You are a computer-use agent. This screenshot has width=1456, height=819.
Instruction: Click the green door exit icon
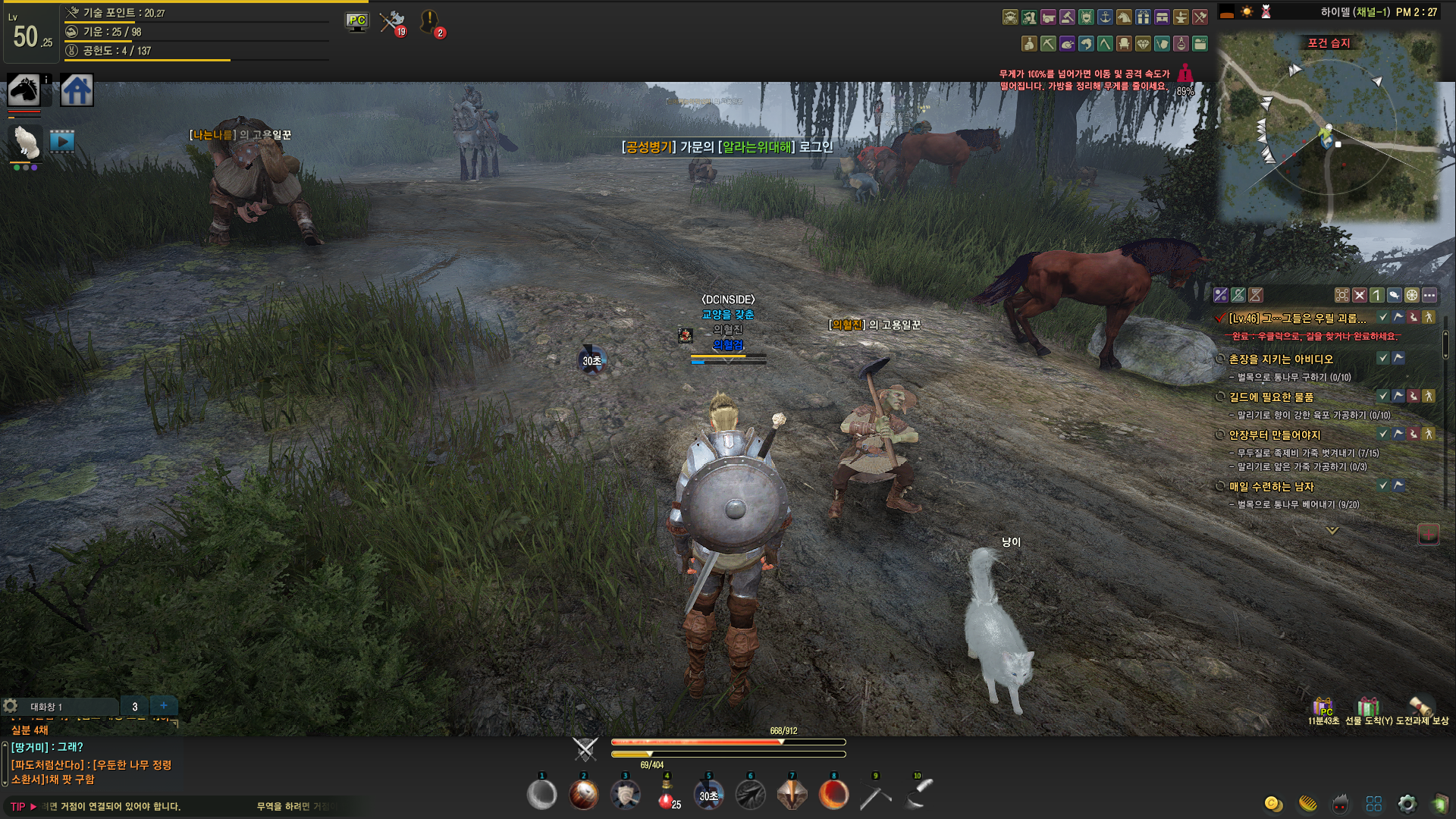click(1439, 804)
